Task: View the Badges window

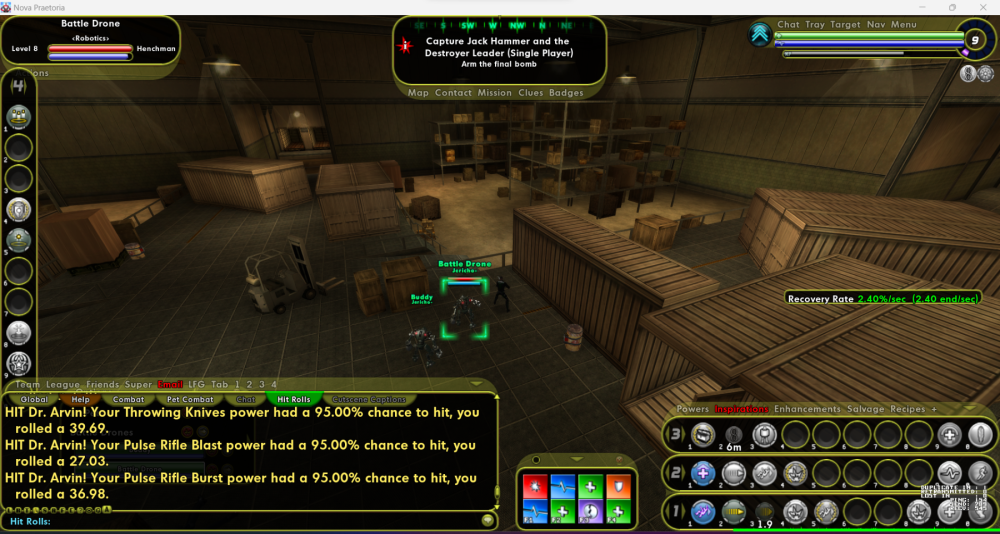Action: 566,93
